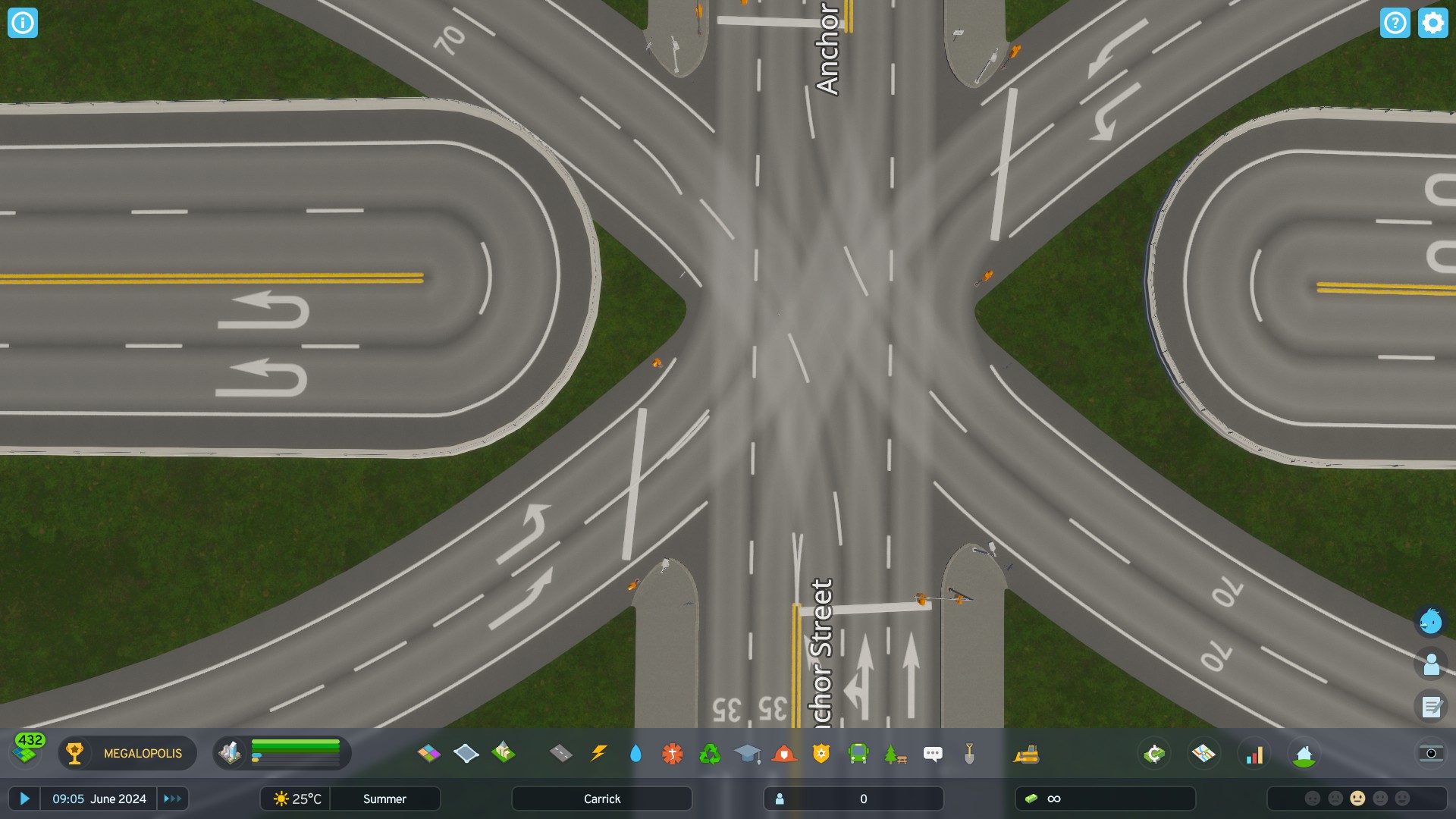
Task: Open Photo Mode camera
Action: point(1433,755)
